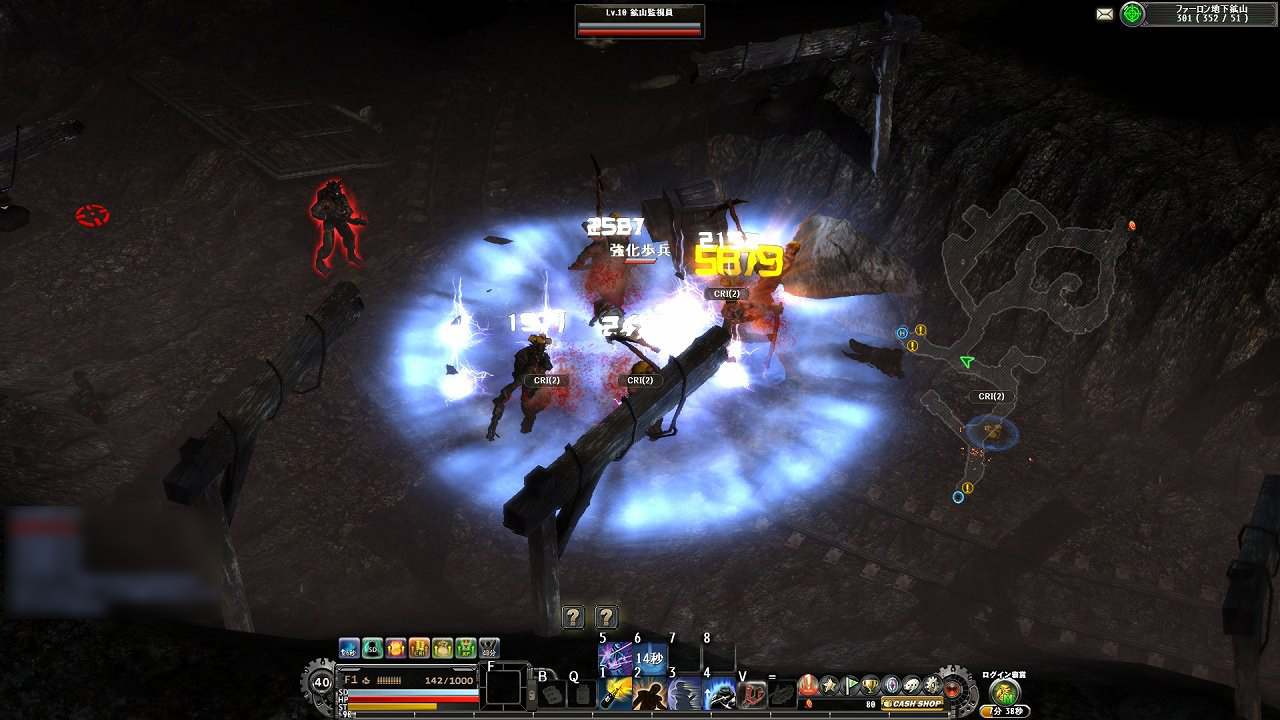Claim the login reward icon
The height and width of the screenshot is (720, 1280).
click(x=1004, y=692)
